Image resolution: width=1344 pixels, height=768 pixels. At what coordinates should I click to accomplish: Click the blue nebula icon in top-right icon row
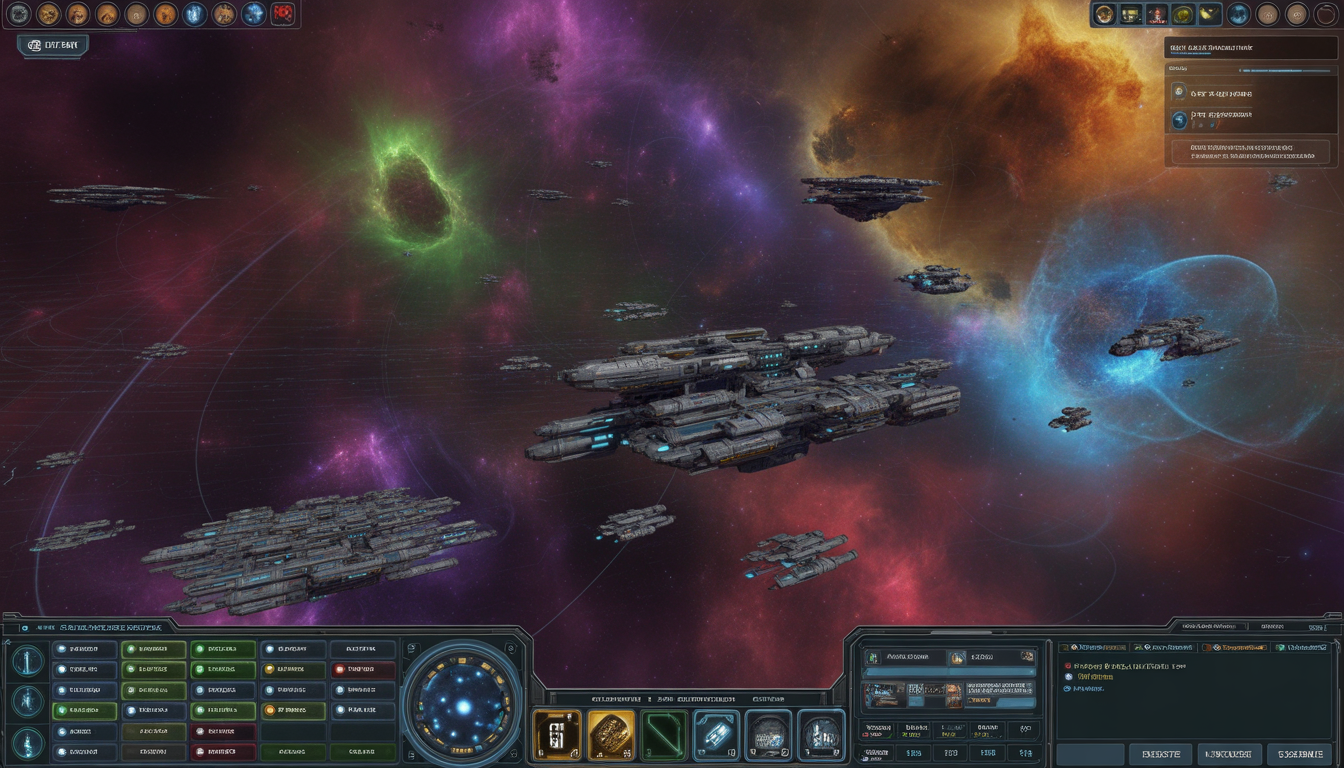pos(1238,14)
